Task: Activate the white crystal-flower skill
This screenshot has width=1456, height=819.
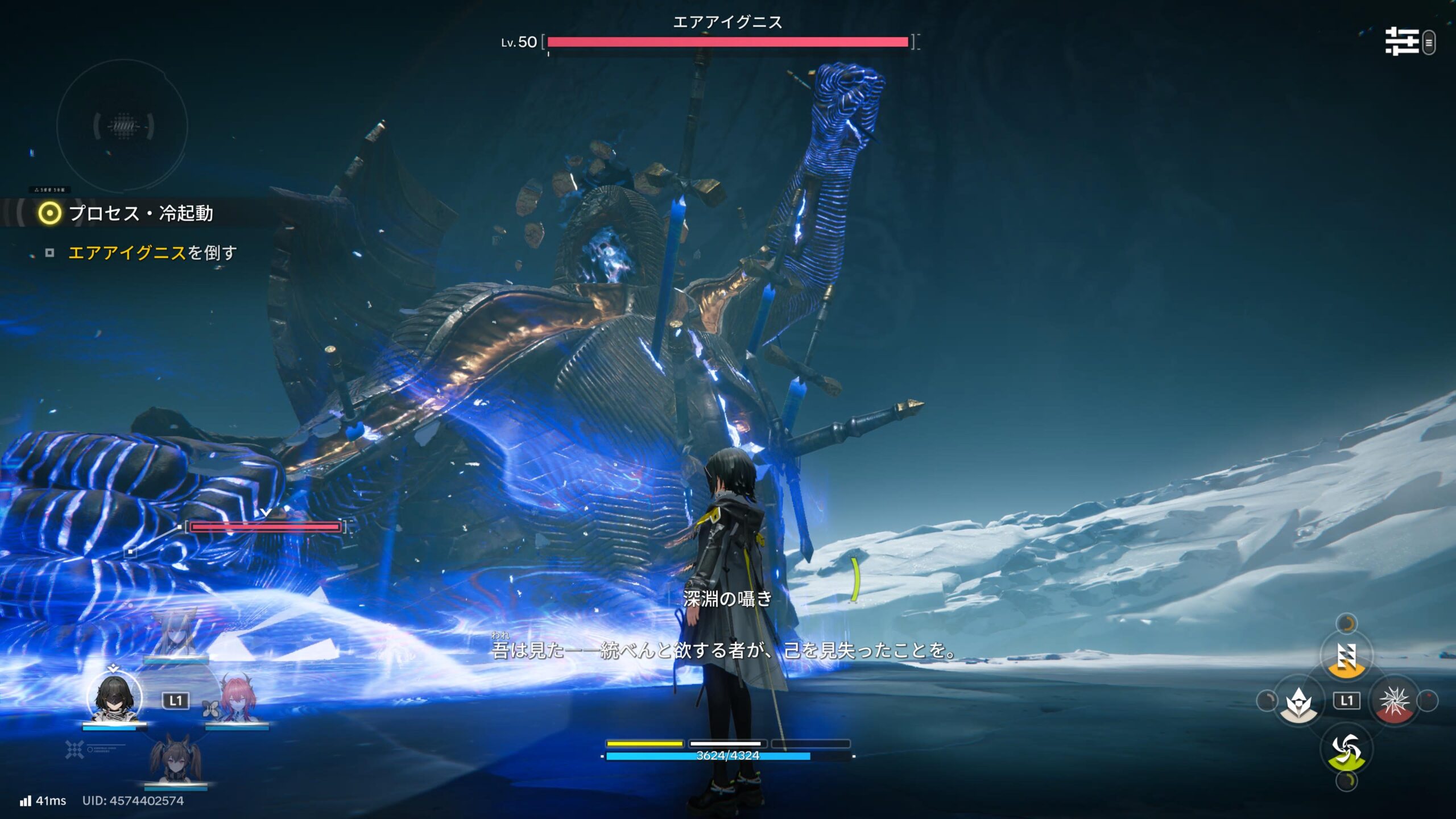Action: pos(1300,701)
